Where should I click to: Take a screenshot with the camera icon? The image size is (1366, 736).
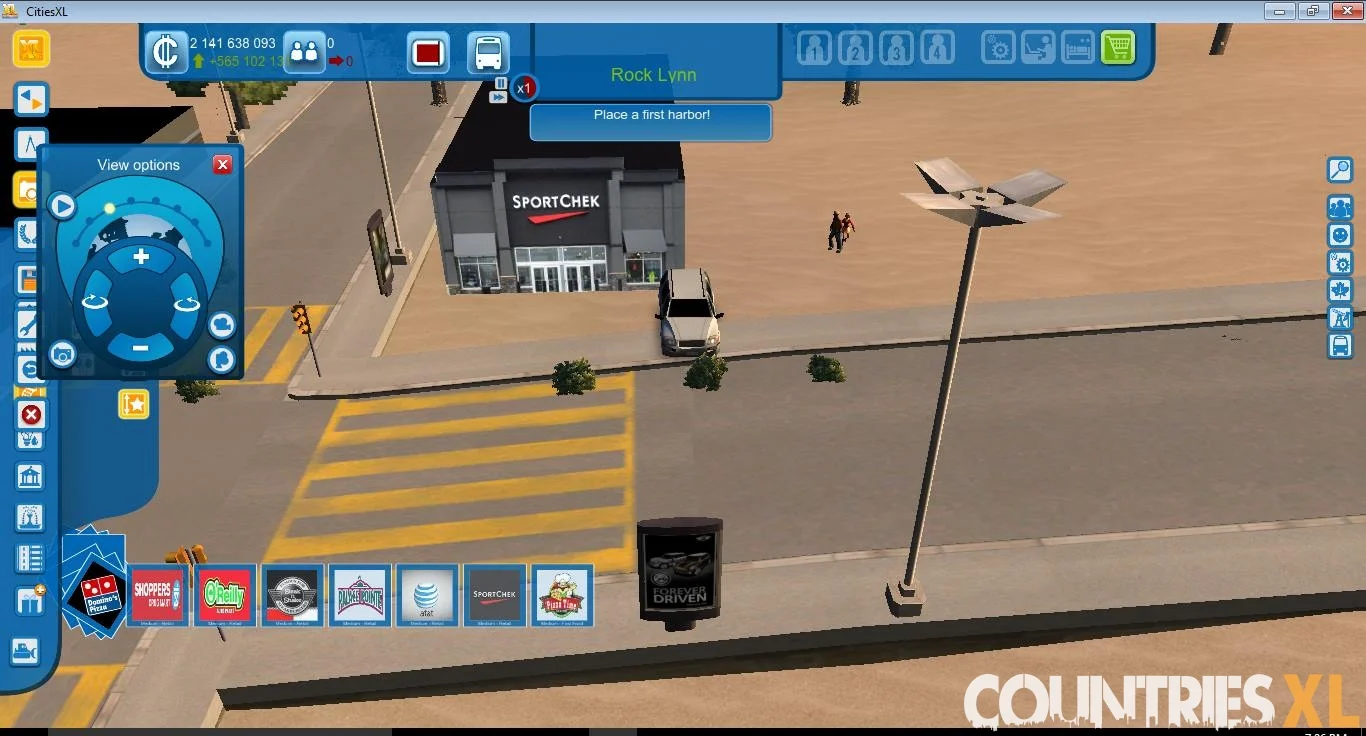coord(62,353)
